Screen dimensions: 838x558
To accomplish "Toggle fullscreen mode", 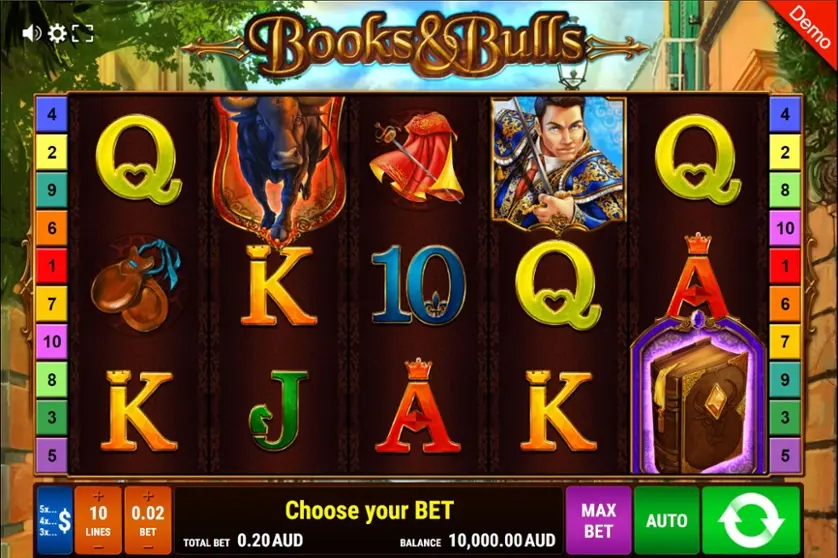I will click(x=82, y=34).
